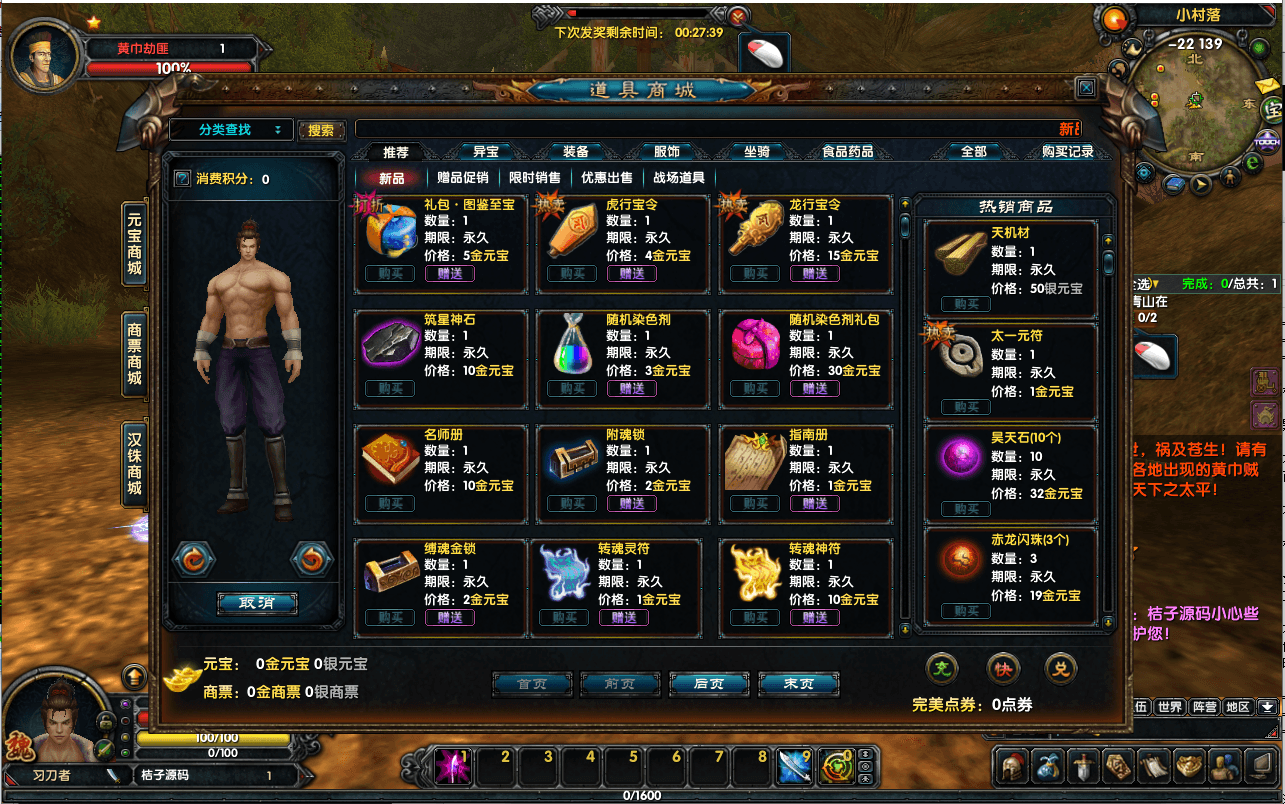Open the 分类查找 category dropdown
Viewport: 1285px width, 804px height.
pyautogui.click(x=231, y=130)
